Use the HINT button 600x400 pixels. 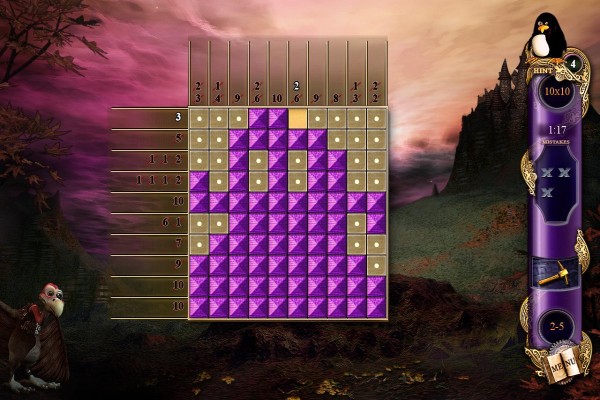pyautogui.click(x=543, y=72)
